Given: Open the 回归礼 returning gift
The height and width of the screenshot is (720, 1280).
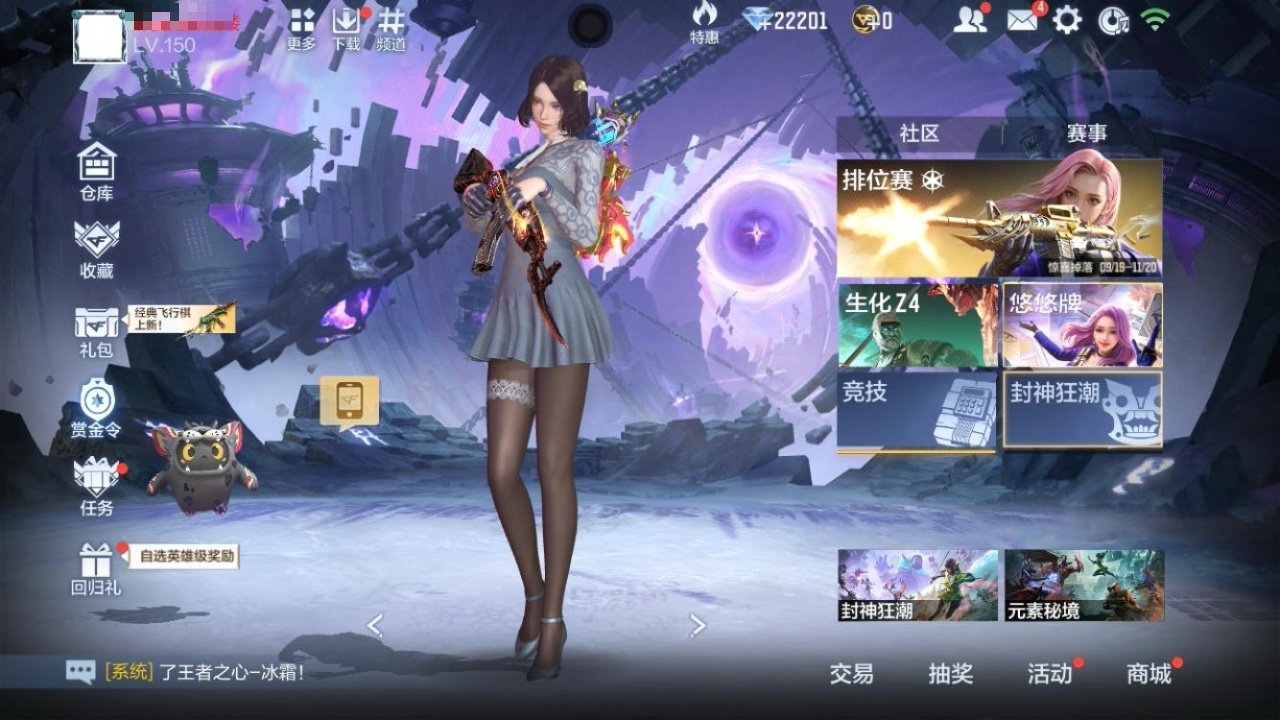Looking at the screenshot, I should tap(97, 567).
